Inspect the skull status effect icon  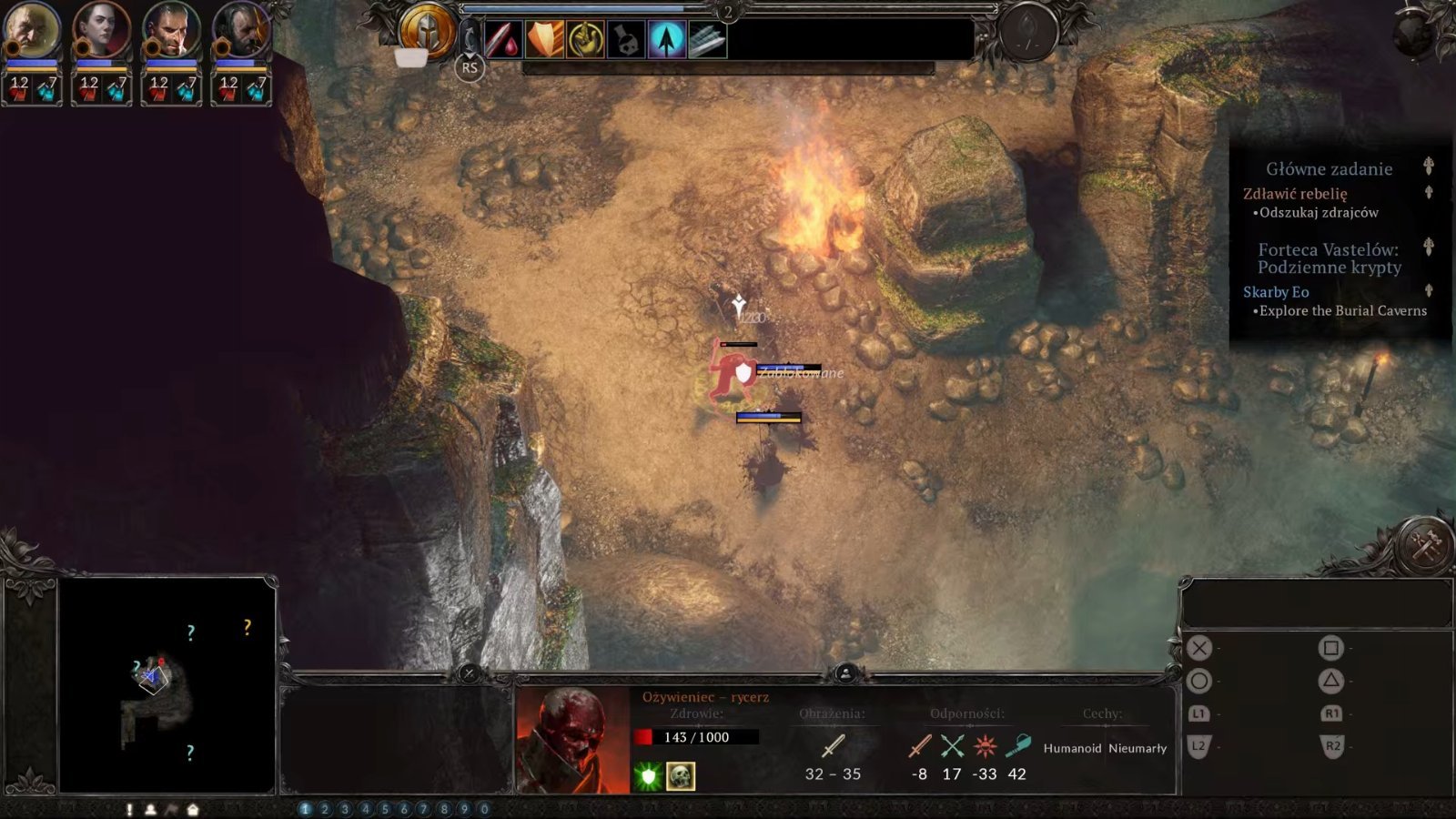click(x=681, y=776)
